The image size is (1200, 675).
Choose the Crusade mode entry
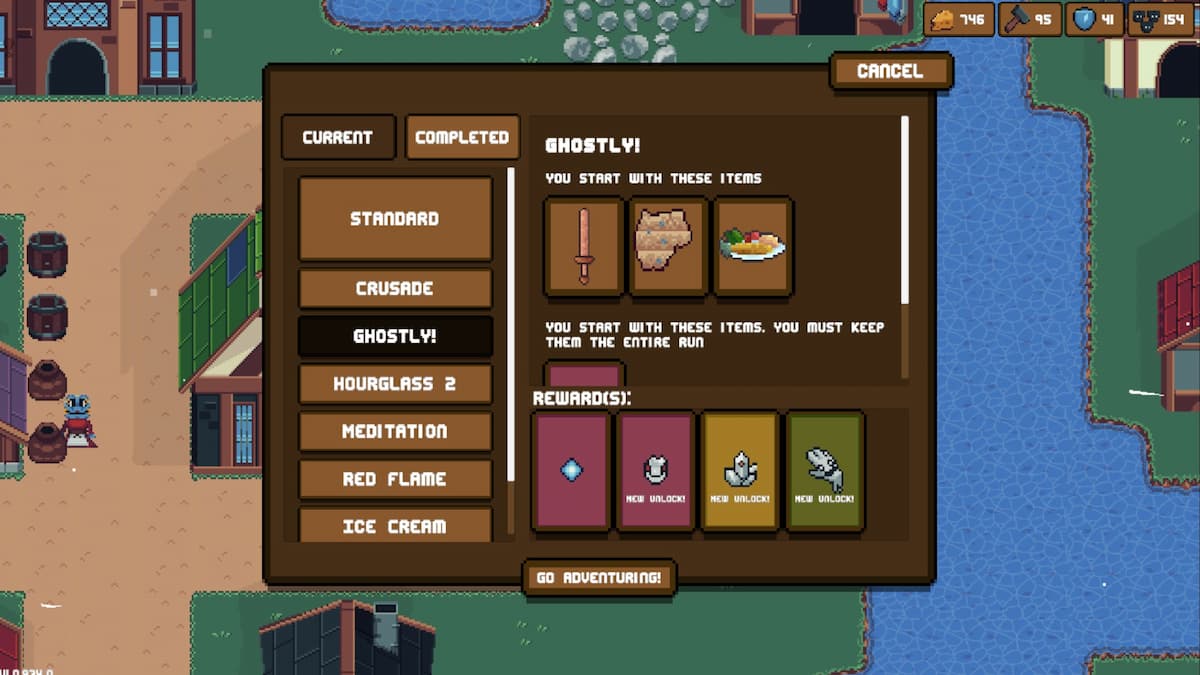[395, 288]
